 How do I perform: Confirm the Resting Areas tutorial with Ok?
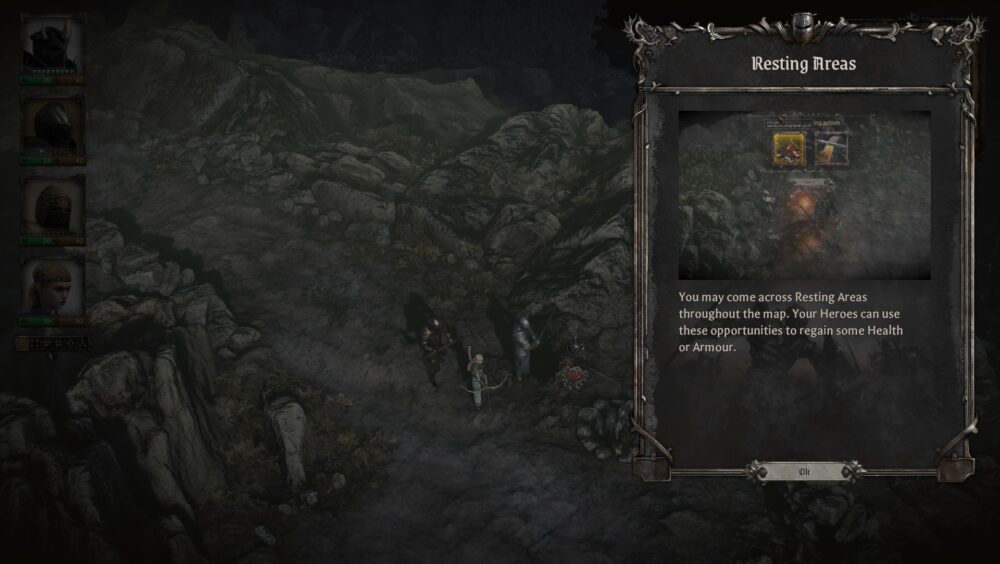pyautogui.click(x=804, y=471)
